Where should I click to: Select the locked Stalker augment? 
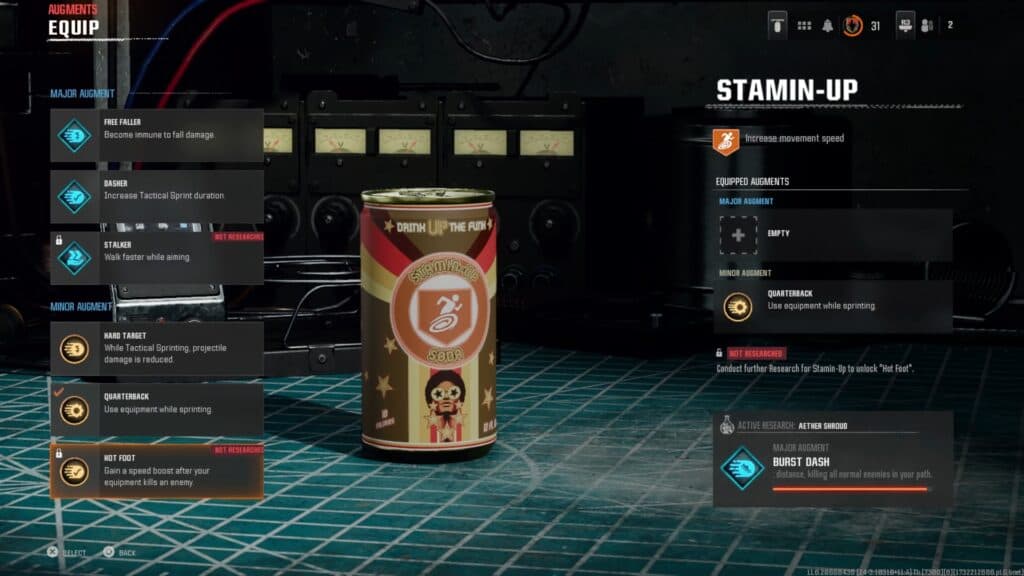coord(157,257)
